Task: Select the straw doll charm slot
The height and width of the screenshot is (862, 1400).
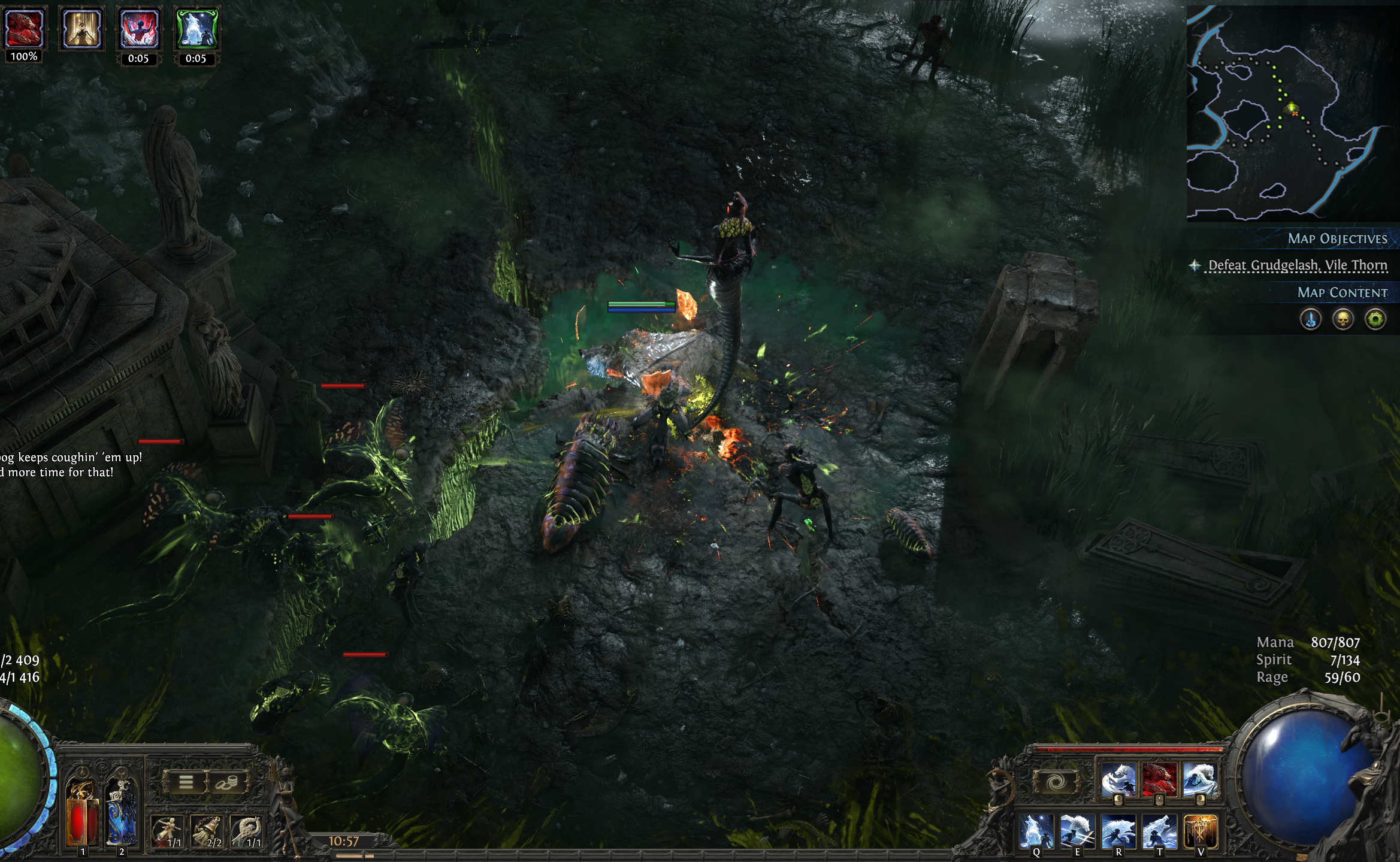Action: click(167, 832)
